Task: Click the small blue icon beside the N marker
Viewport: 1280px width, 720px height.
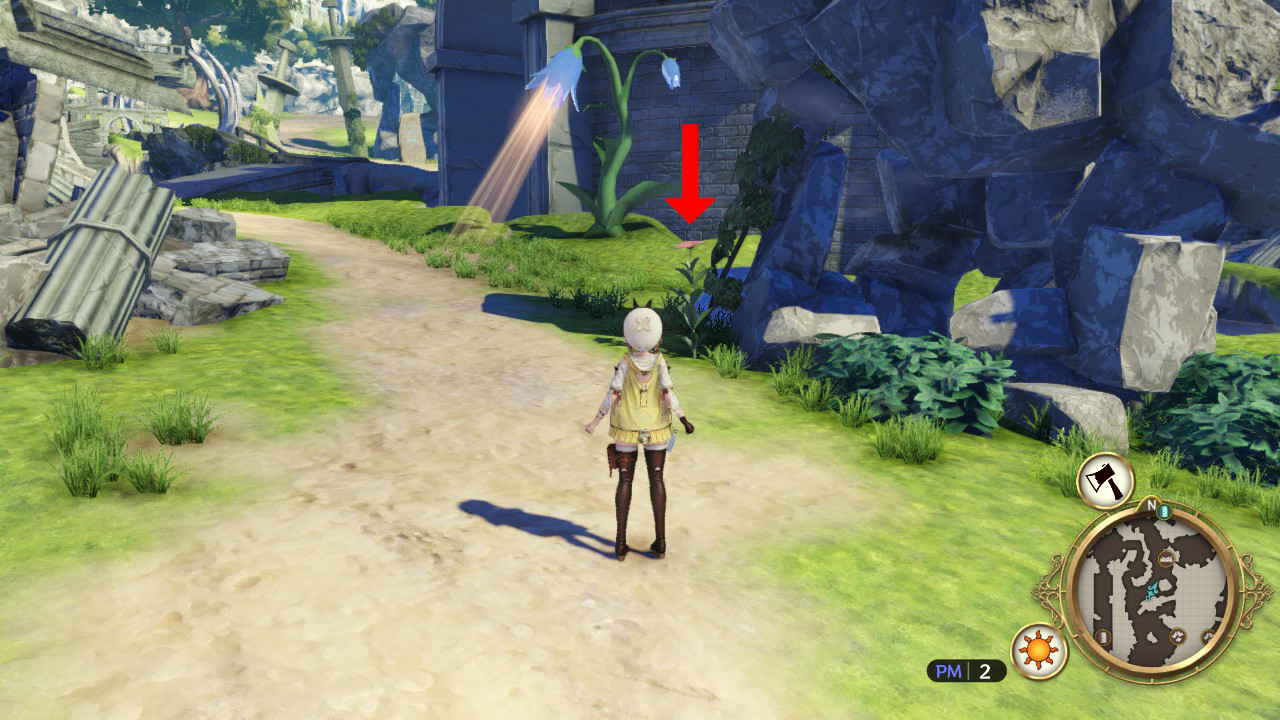Action: [1164, 512]
